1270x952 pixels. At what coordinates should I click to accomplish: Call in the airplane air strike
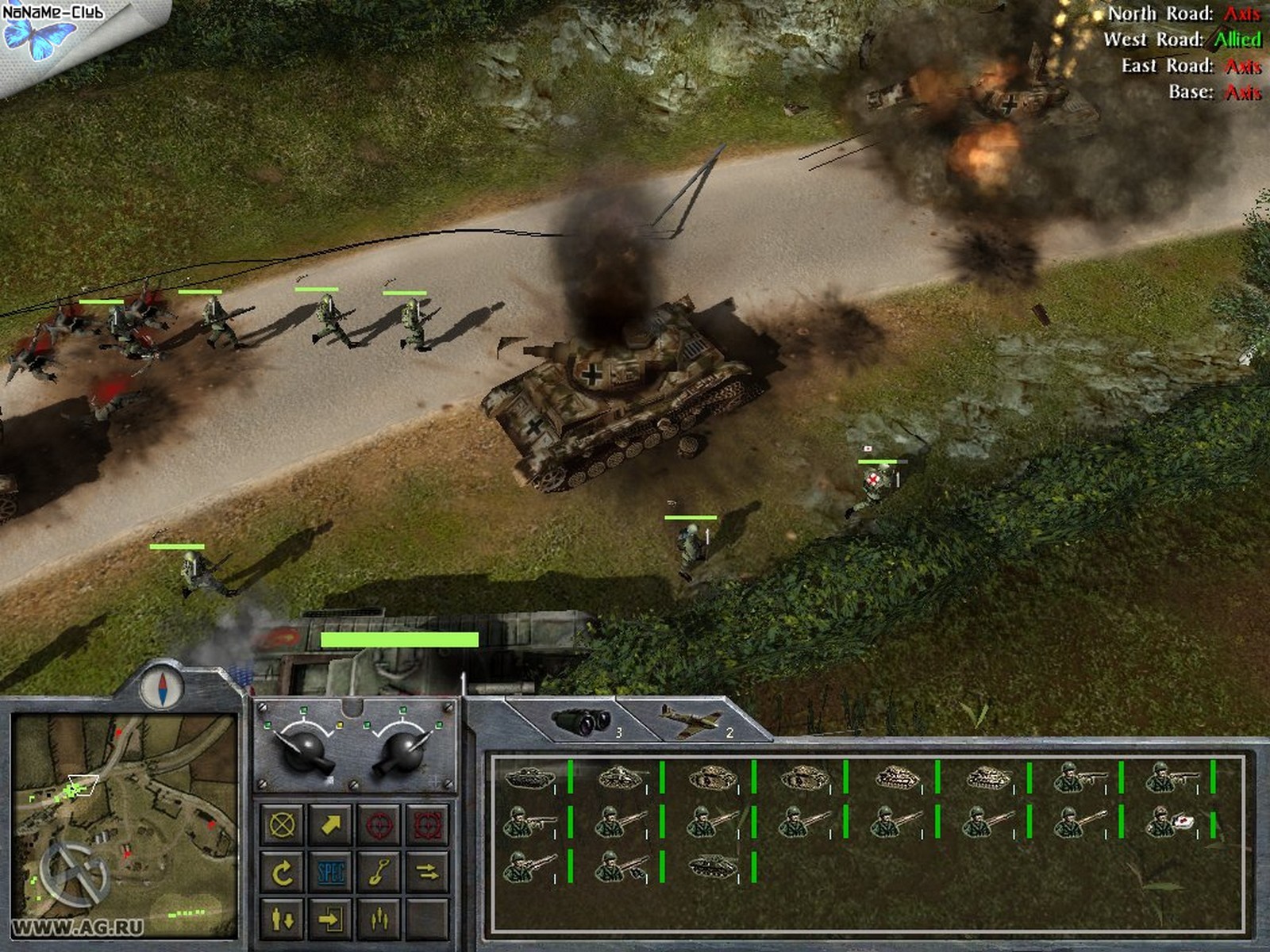692,721
